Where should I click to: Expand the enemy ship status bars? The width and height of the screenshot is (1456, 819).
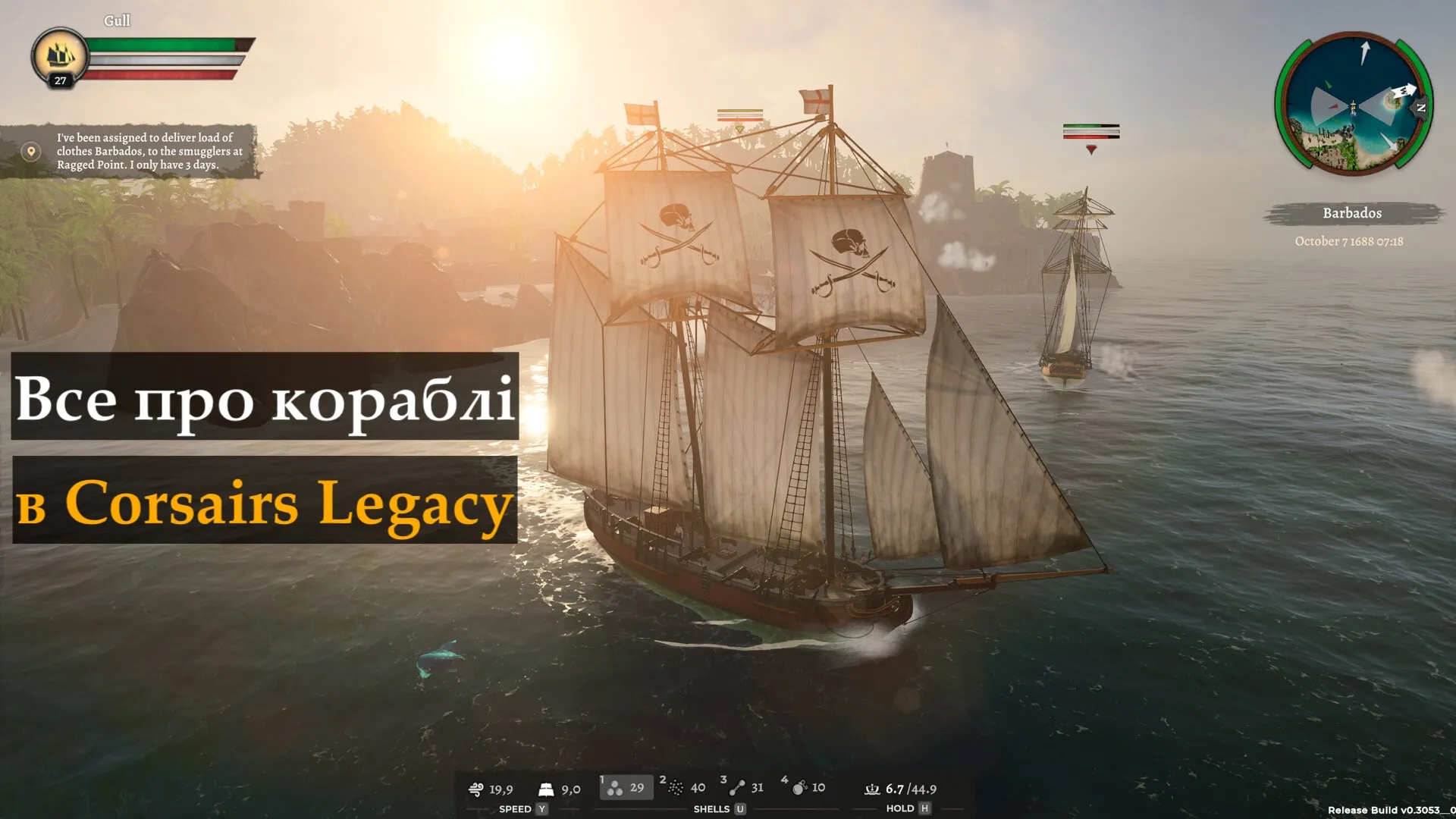[x=1092, y=133]
